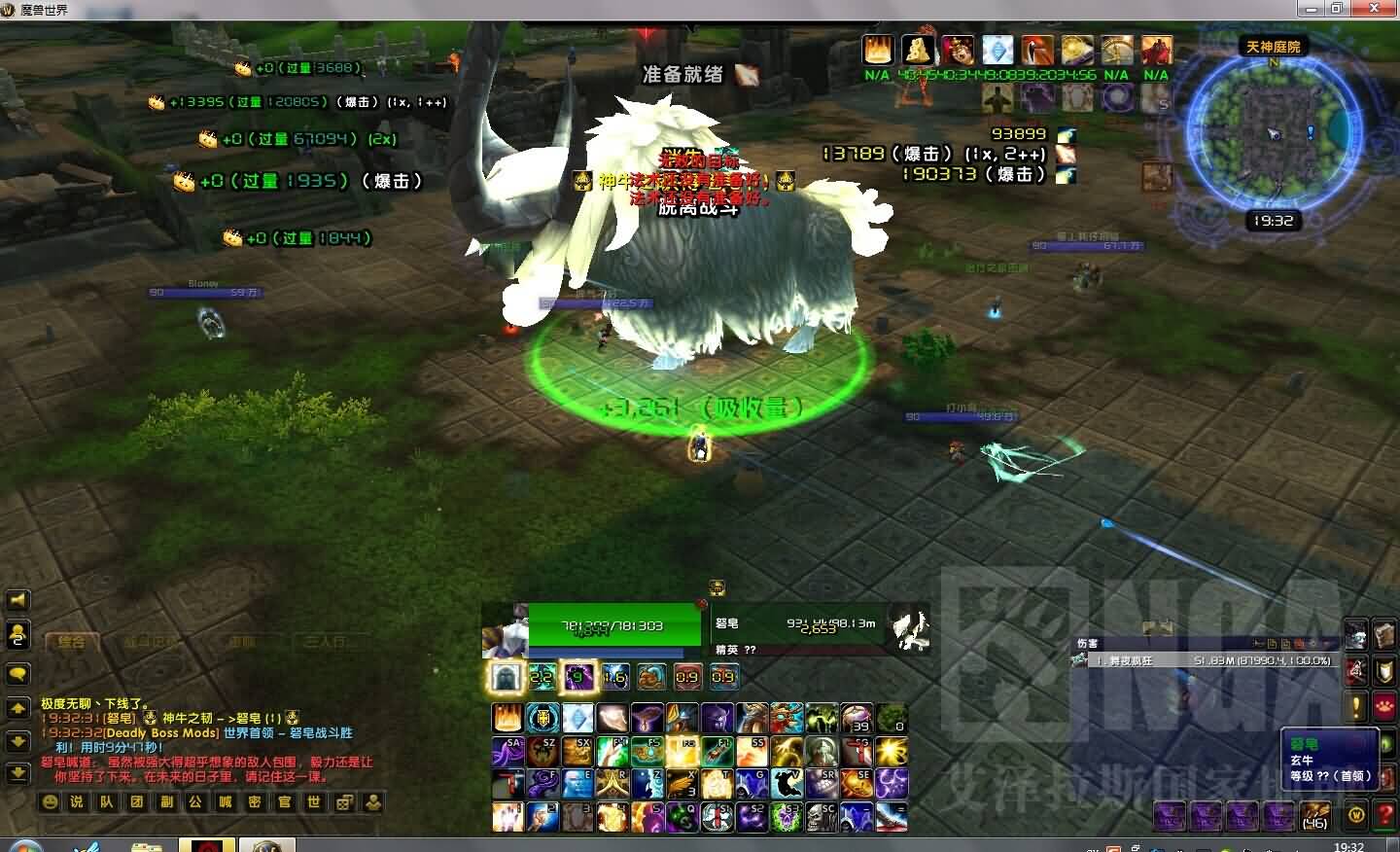Select the shield icon on the right panel

tap(1382, 670)
